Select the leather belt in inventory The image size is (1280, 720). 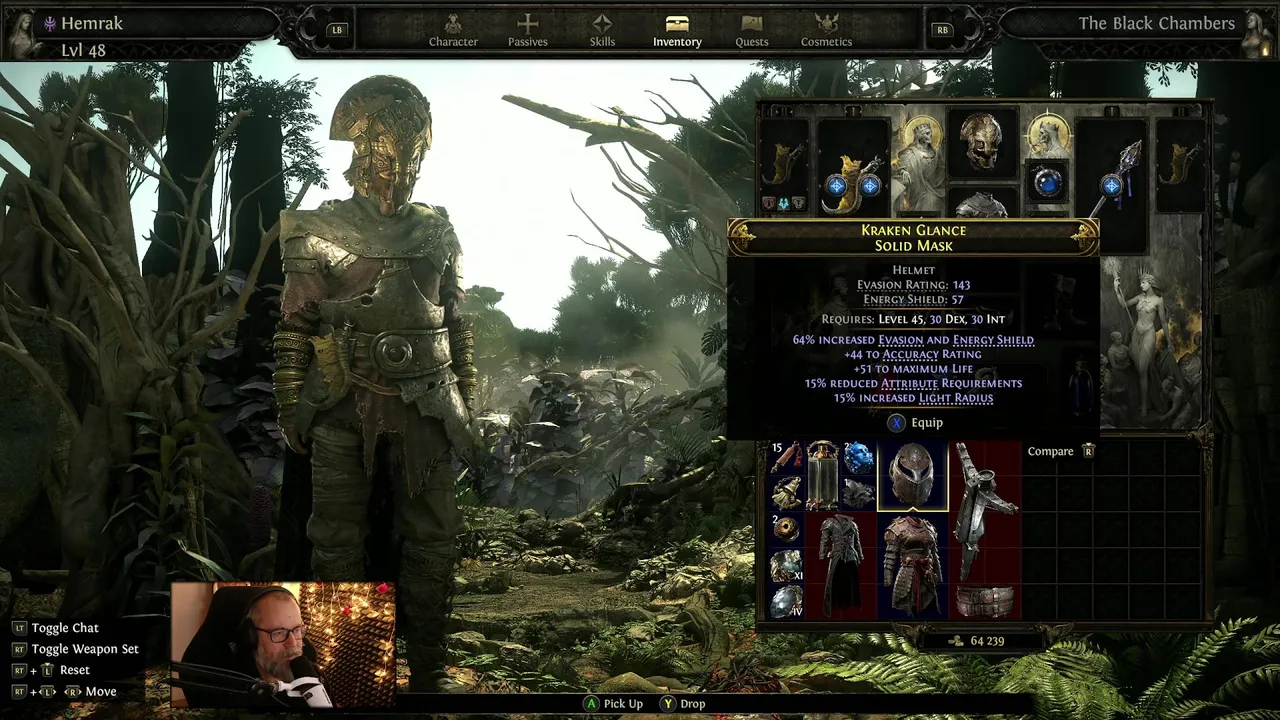pos(984,601)
